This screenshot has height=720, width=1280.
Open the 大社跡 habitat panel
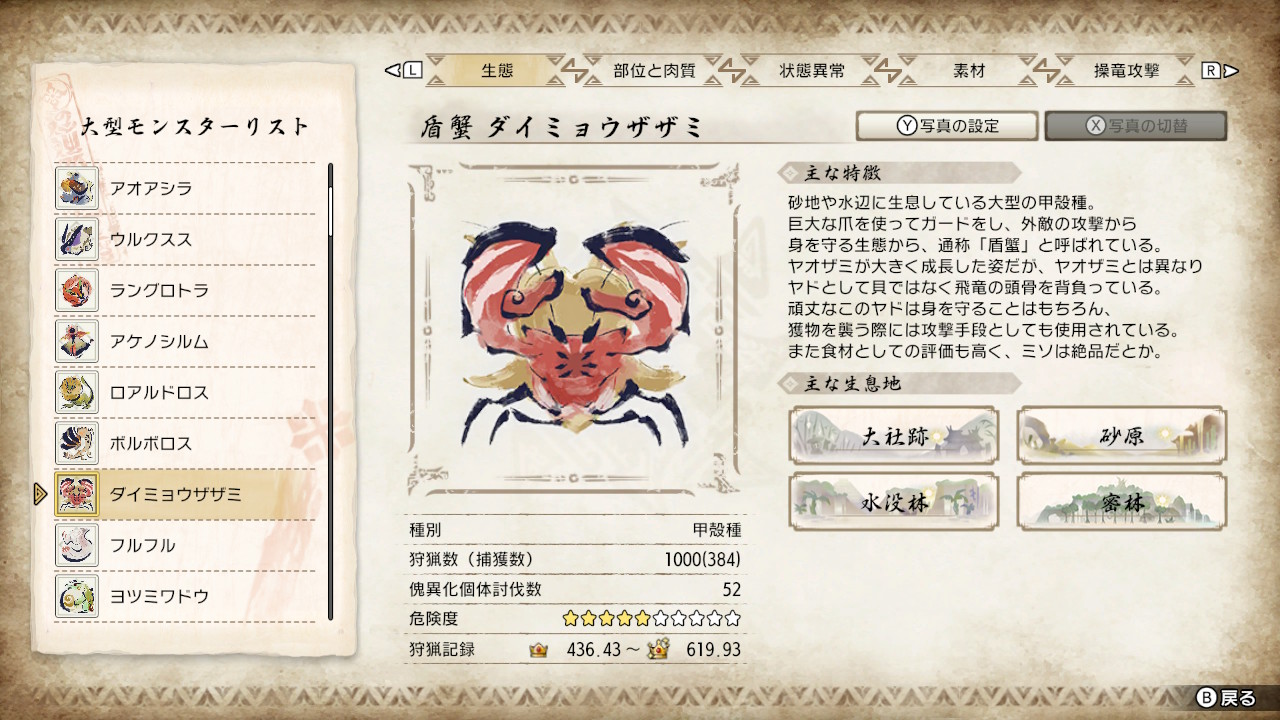point(893,434)
